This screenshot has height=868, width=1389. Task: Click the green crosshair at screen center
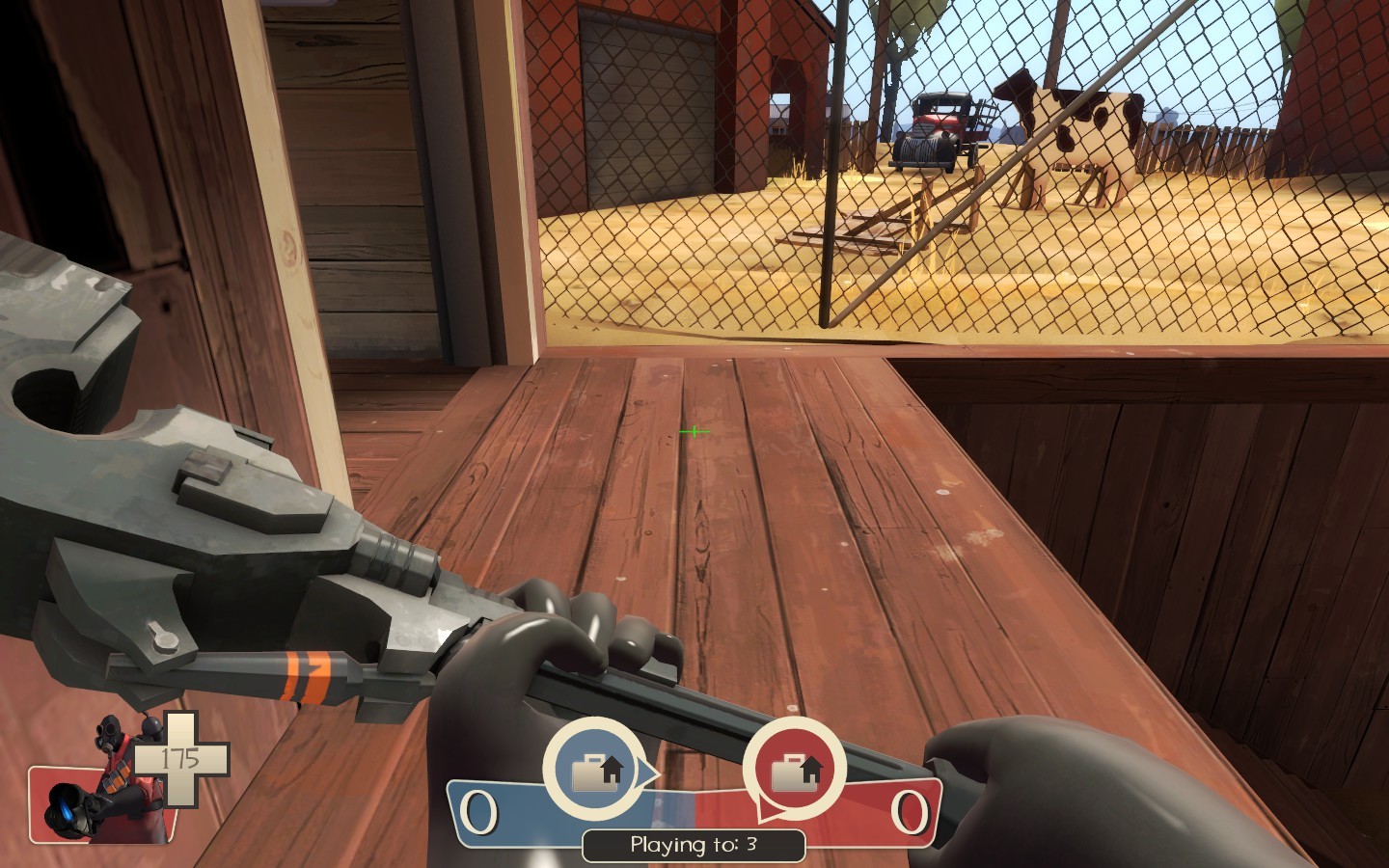point(693,431)
